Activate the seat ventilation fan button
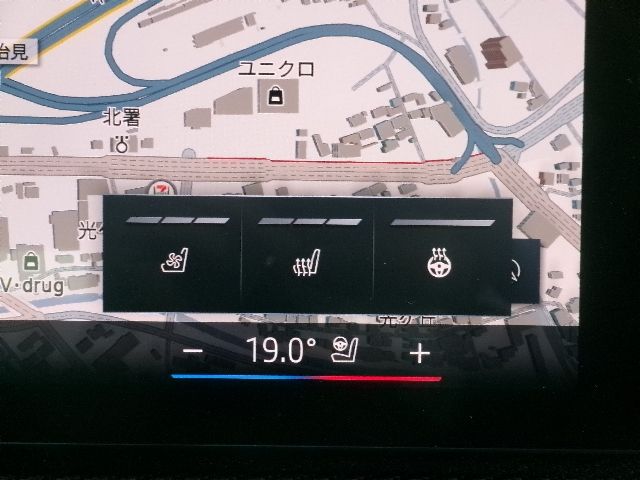The width and height of the screenshot is (640, 480). click(174, 265)
